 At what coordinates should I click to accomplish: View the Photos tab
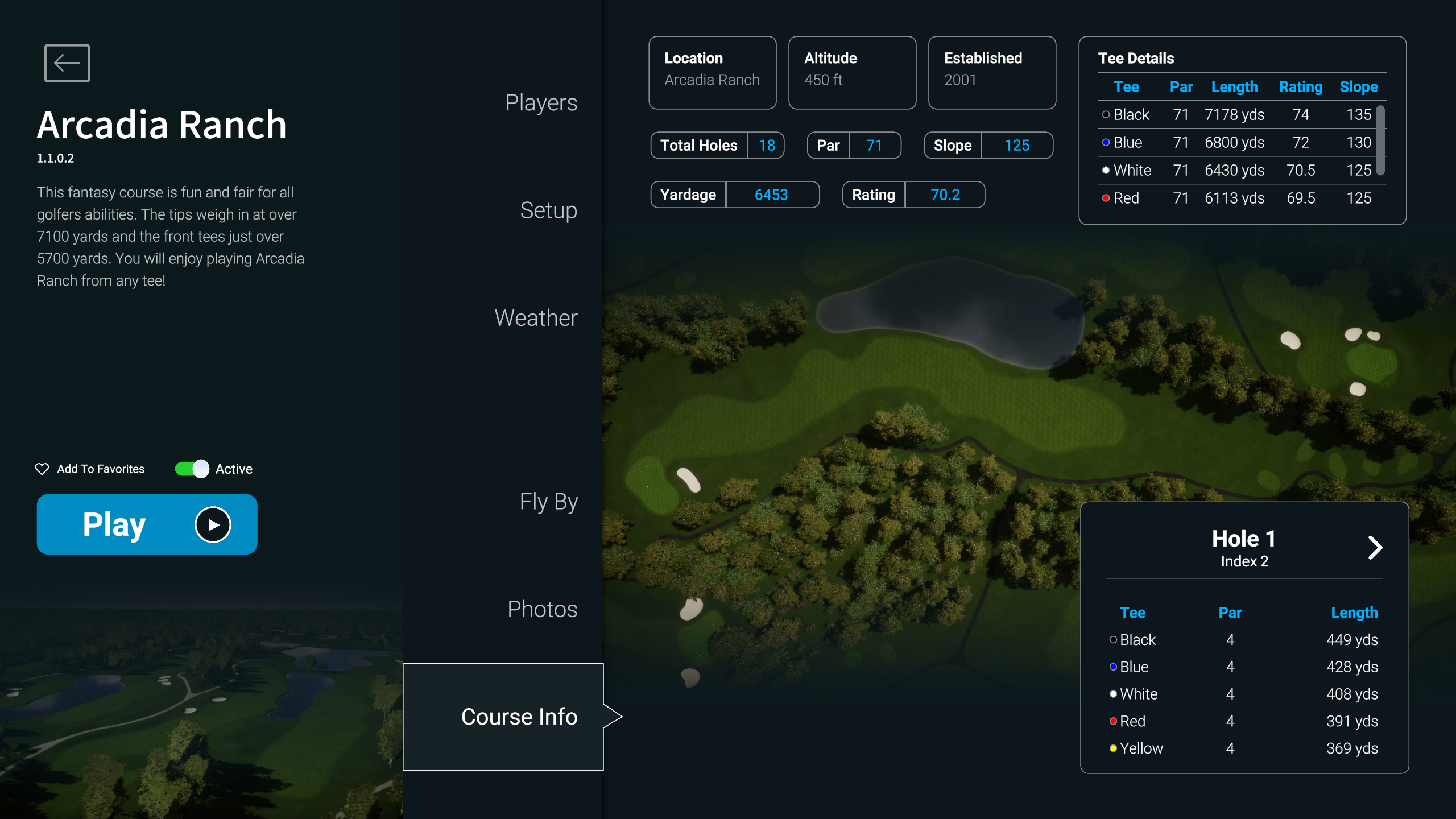(542, 609)
